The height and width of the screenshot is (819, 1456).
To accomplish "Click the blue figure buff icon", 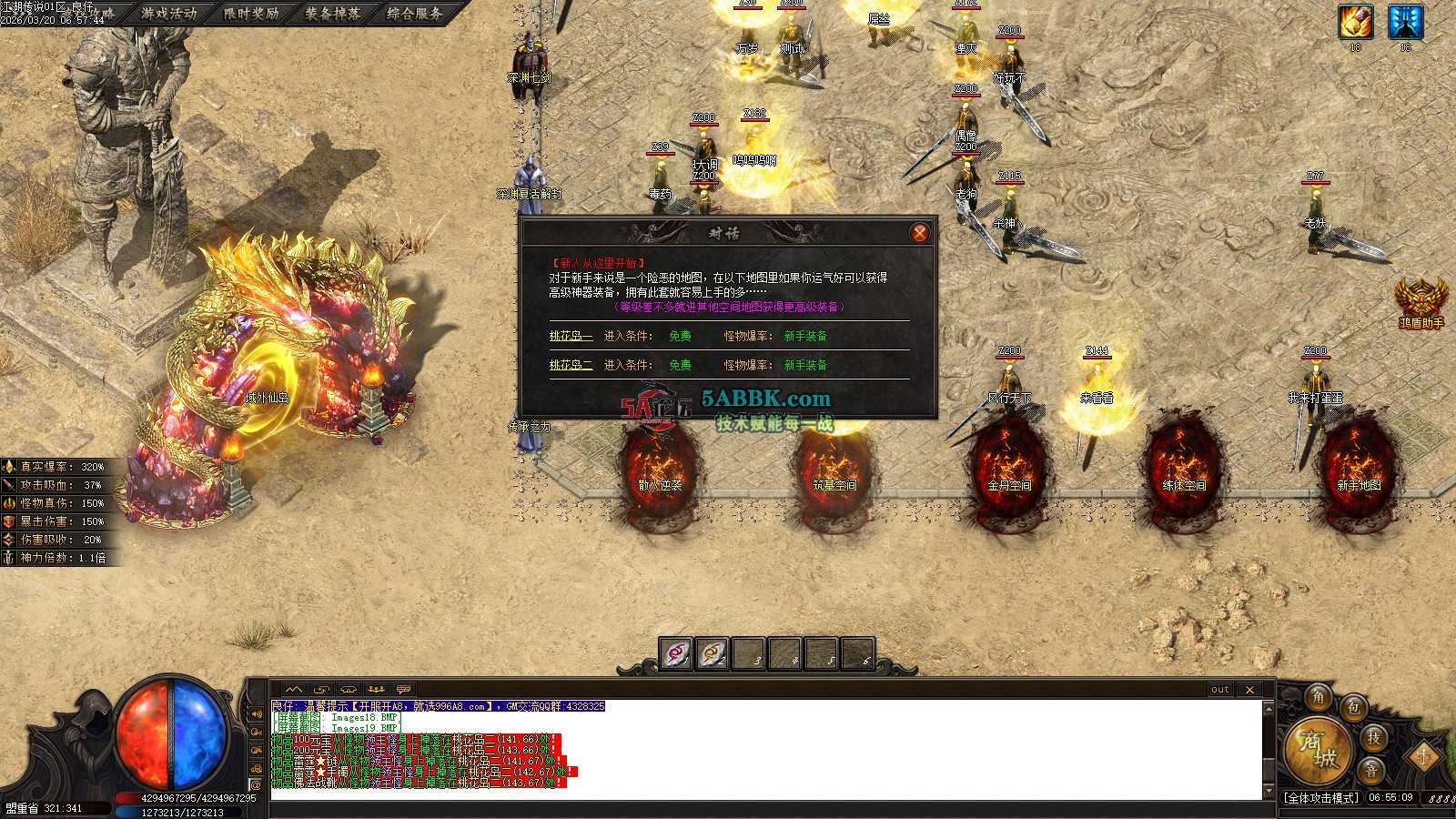I will [x=1405, y=22].
